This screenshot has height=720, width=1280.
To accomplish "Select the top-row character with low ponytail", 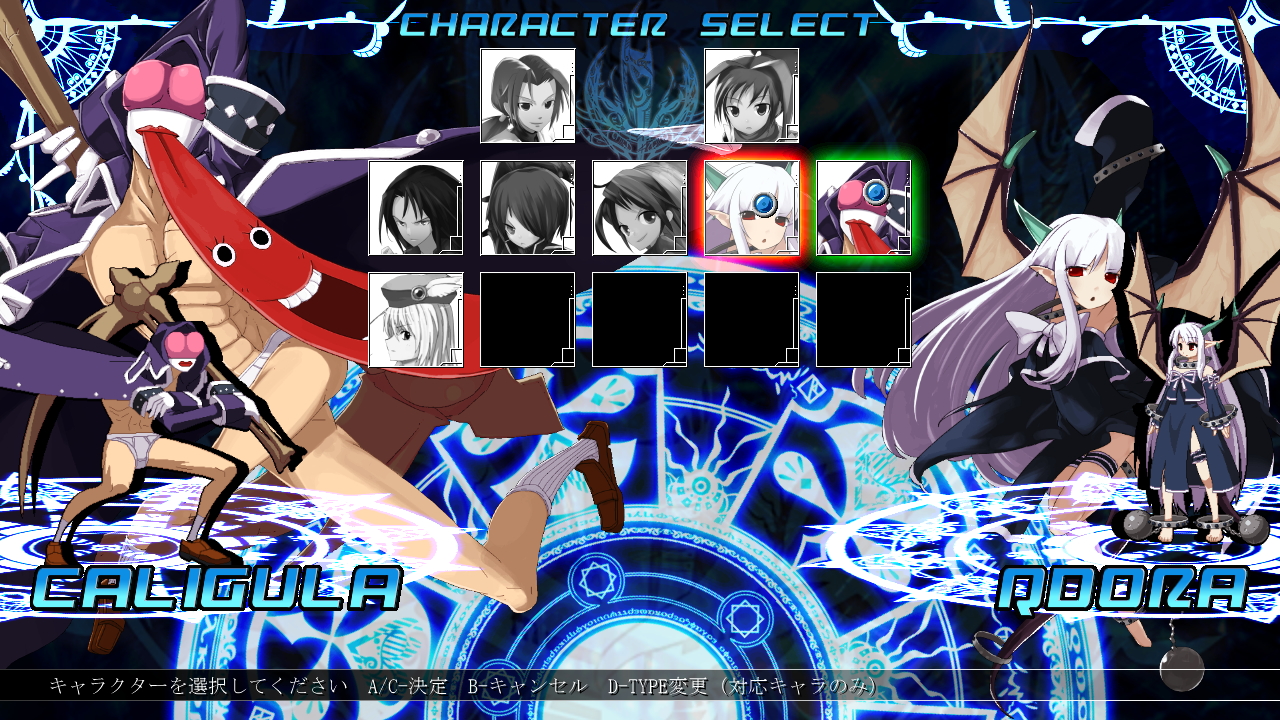I will (x=528, y=96).
